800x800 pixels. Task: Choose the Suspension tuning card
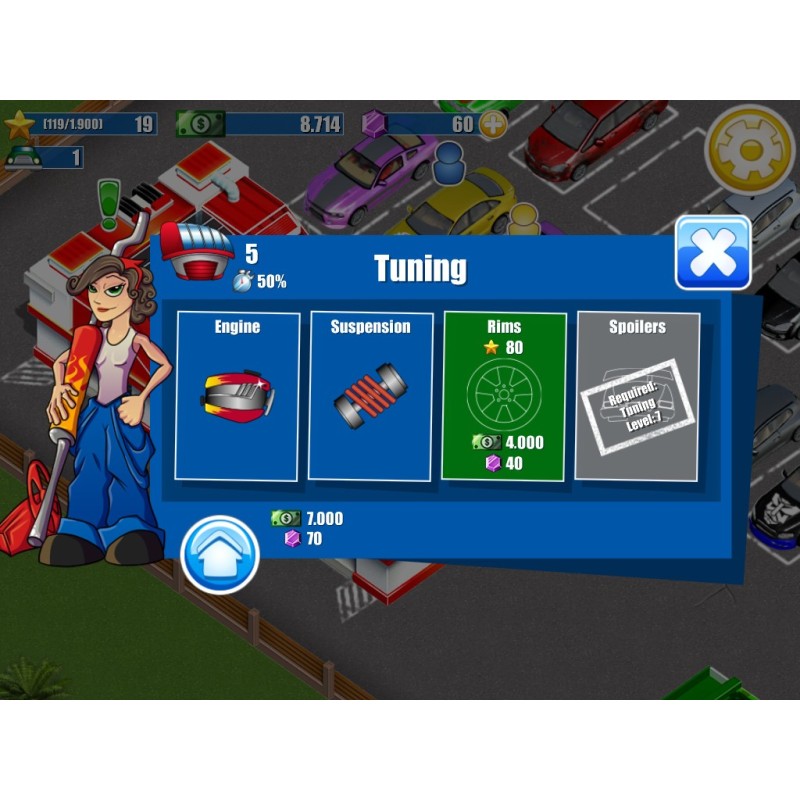371,395
